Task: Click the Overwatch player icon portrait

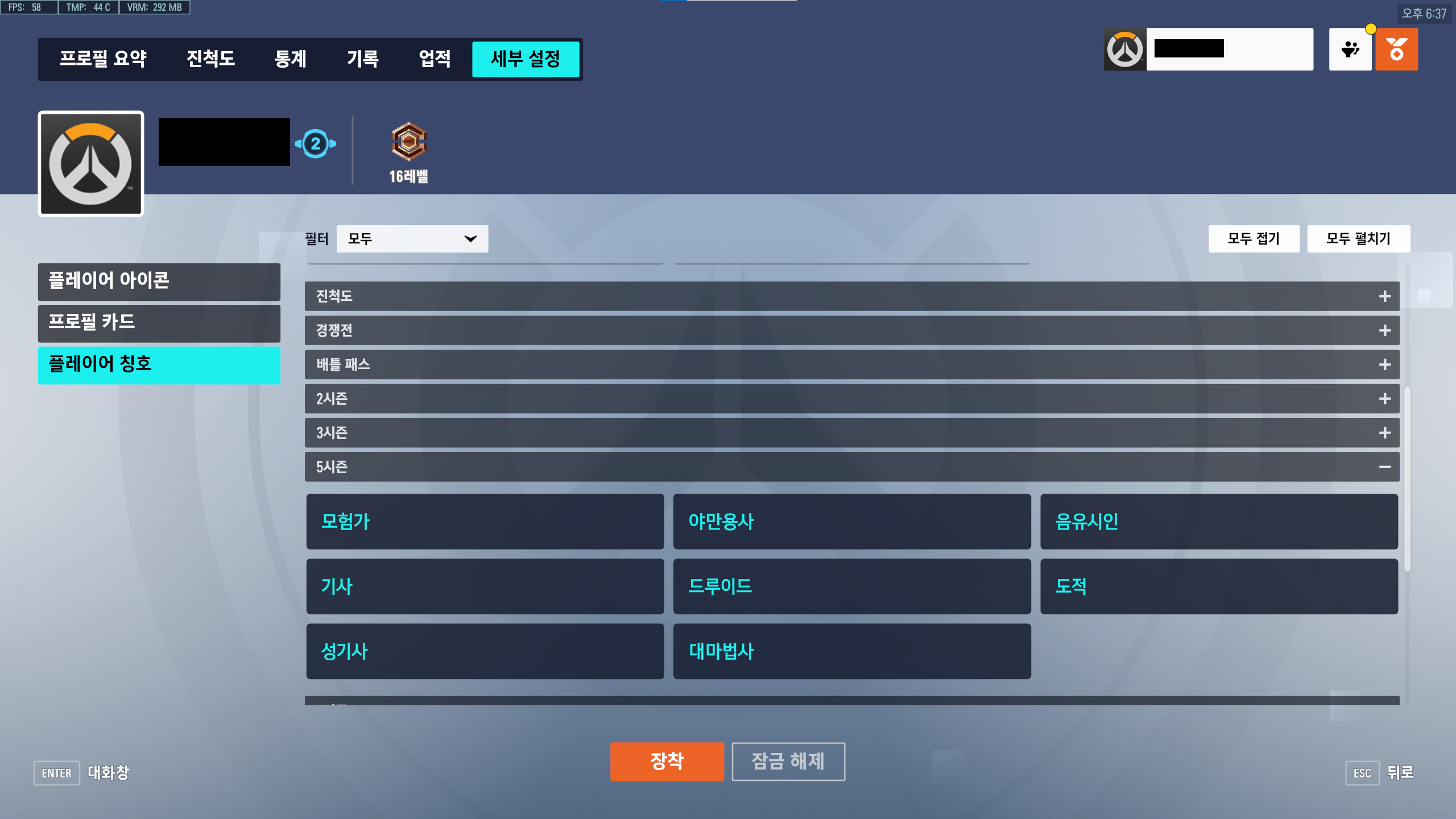Action: click(x=90, y=163)
